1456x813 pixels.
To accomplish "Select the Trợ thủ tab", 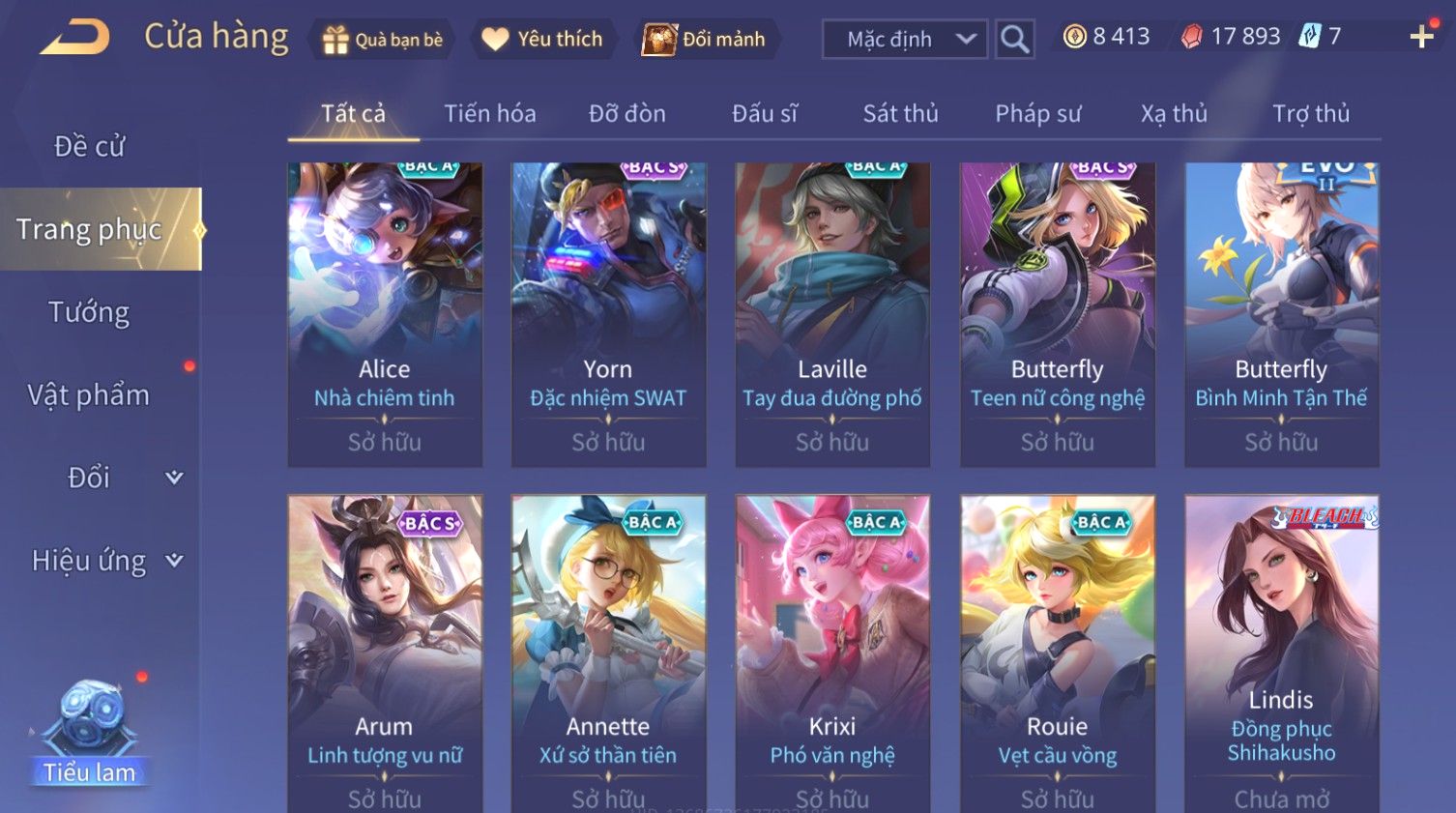I will pos(1310,114).
